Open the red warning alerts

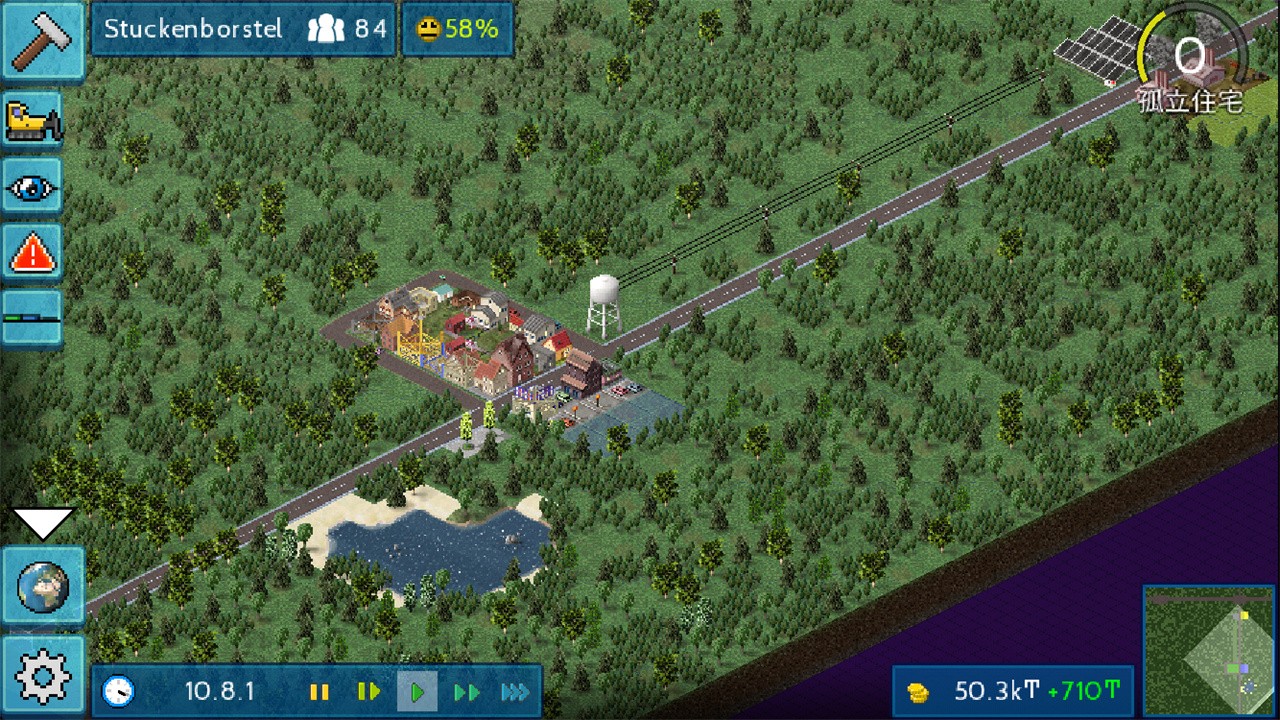[34, 254]
